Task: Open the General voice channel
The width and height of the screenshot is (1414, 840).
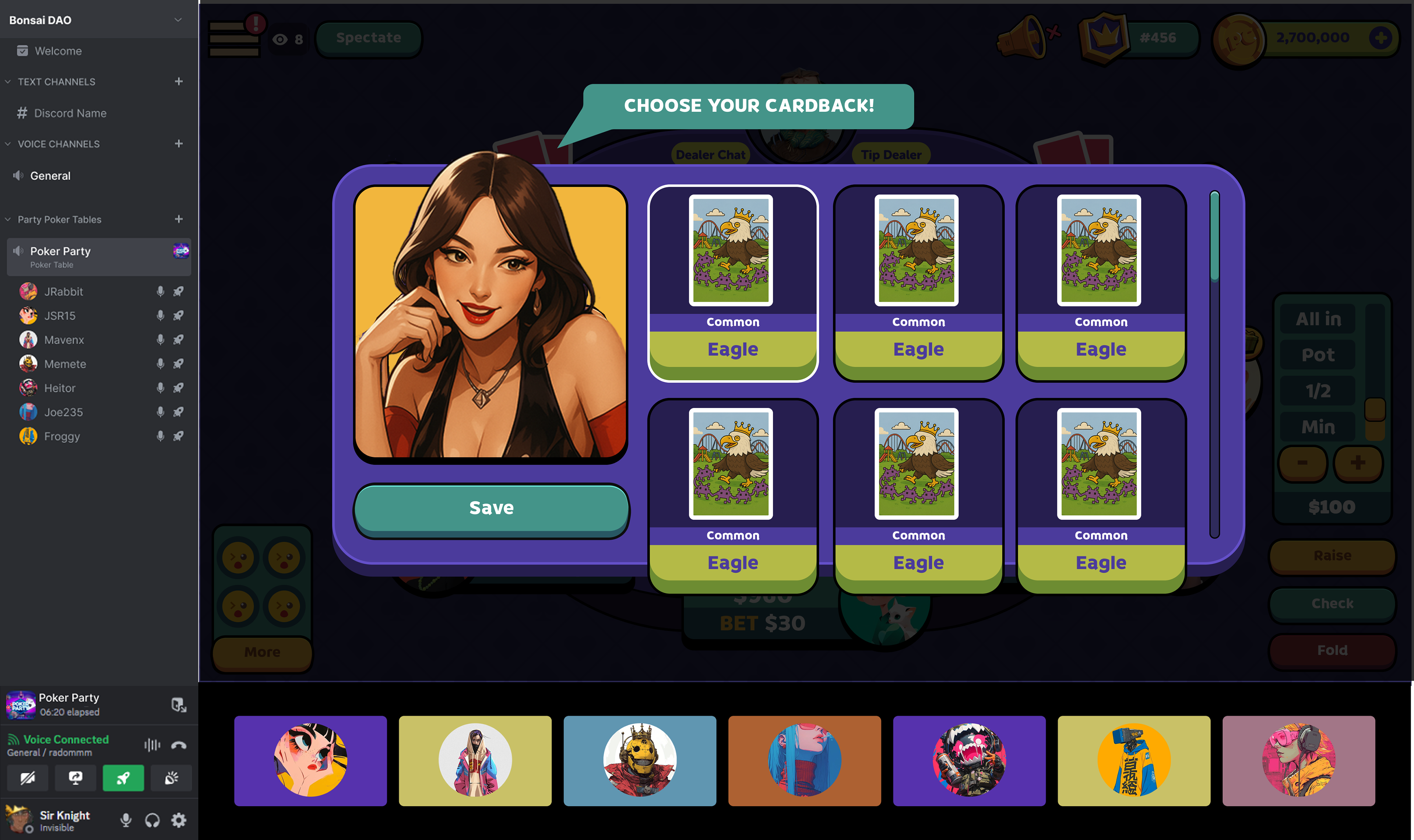Action: [x=50, y=176]
